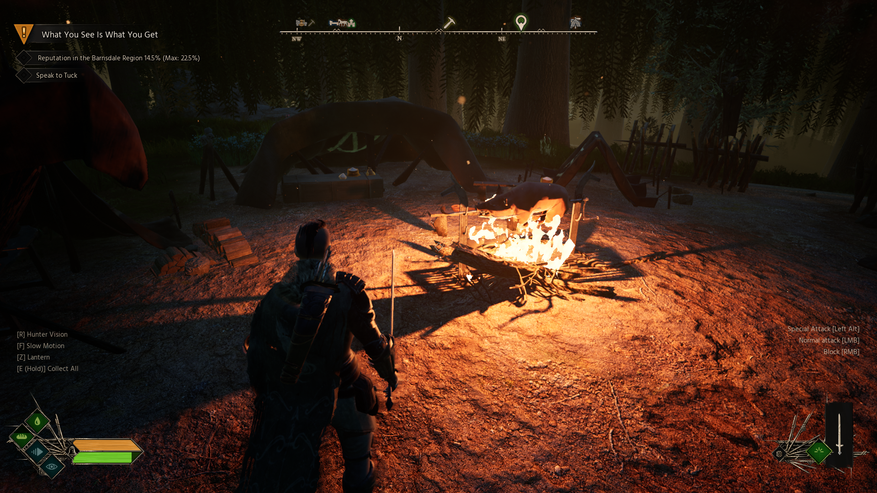Select the equipped sword weapon slot

[x=839, y=434]
